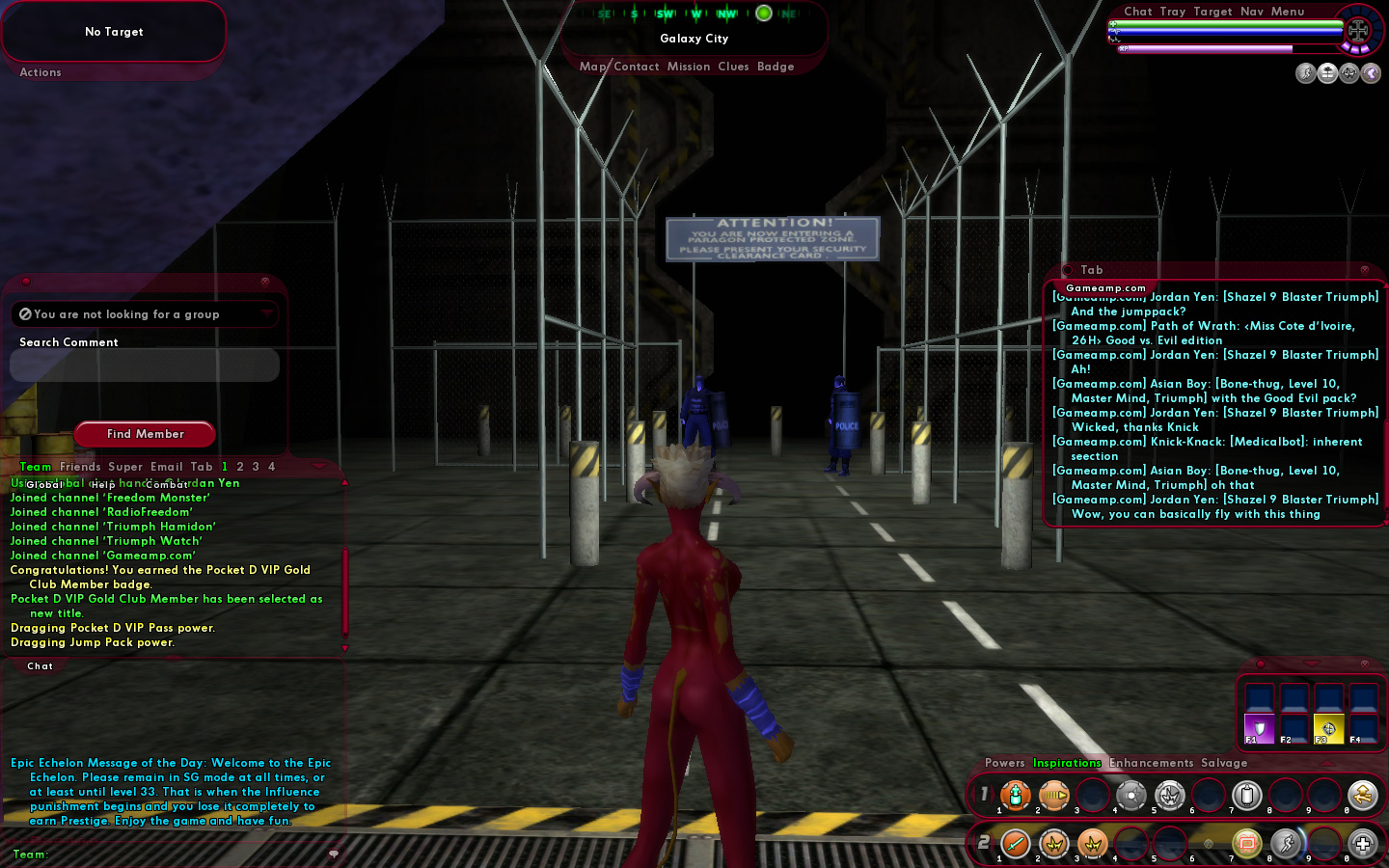The width and height of the screenshot is (1389, 868).
Task: Switch to the Friends tab
Action: (x=80, y=467)
